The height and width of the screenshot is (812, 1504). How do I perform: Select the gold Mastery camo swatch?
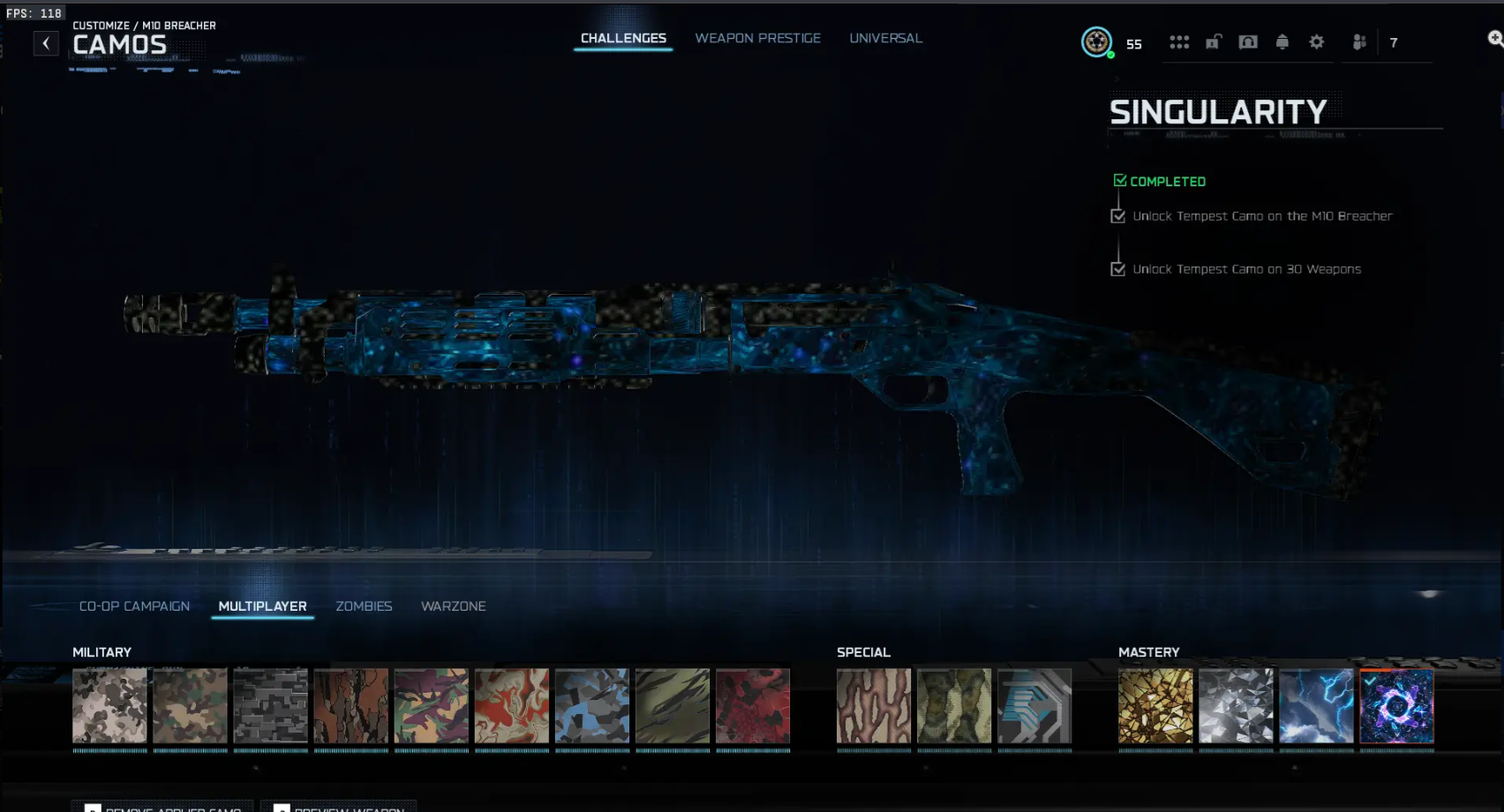[x=1155, y=707]
